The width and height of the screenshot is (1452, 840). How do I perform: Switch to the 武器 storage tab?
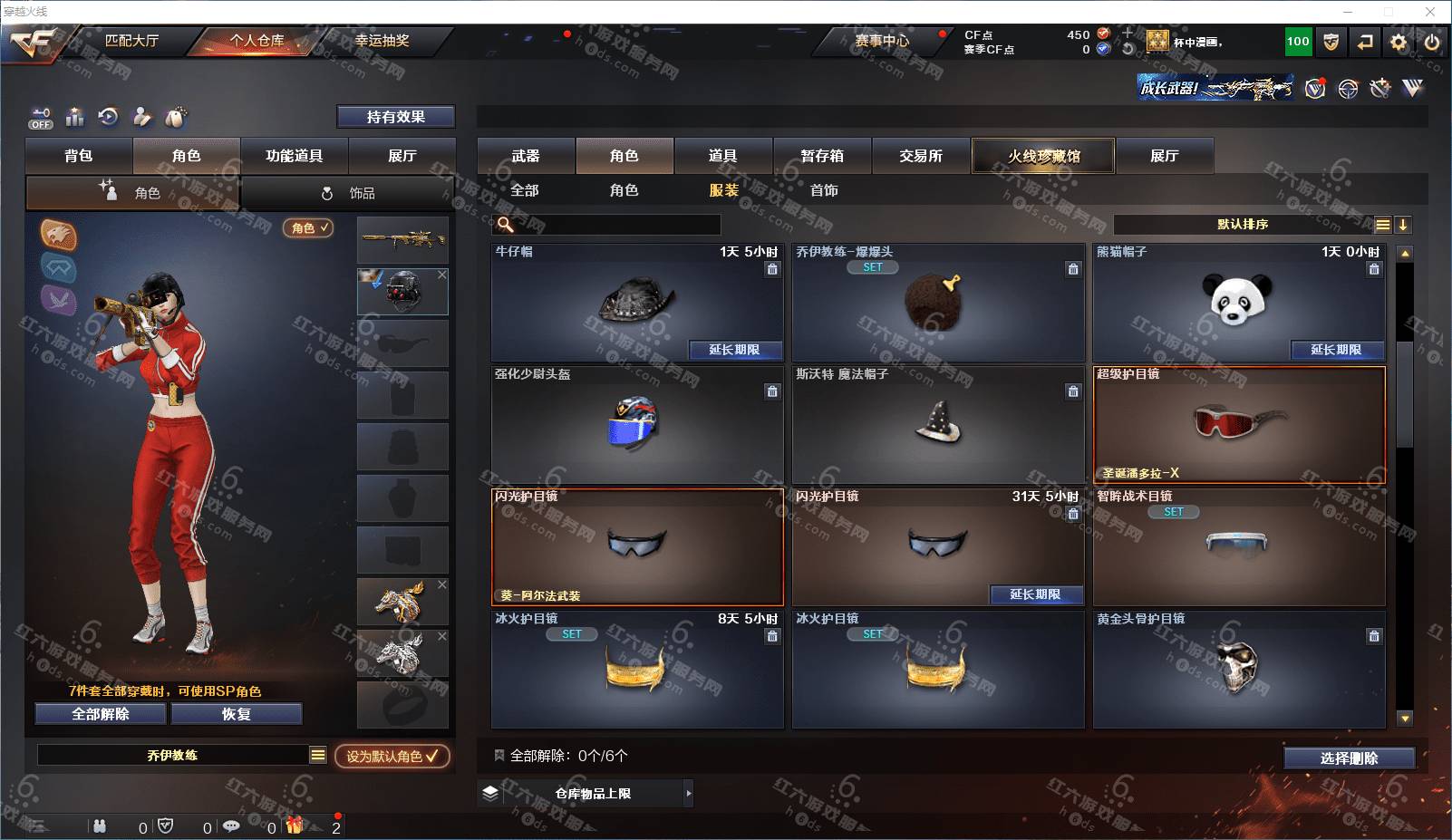point(526,156)
